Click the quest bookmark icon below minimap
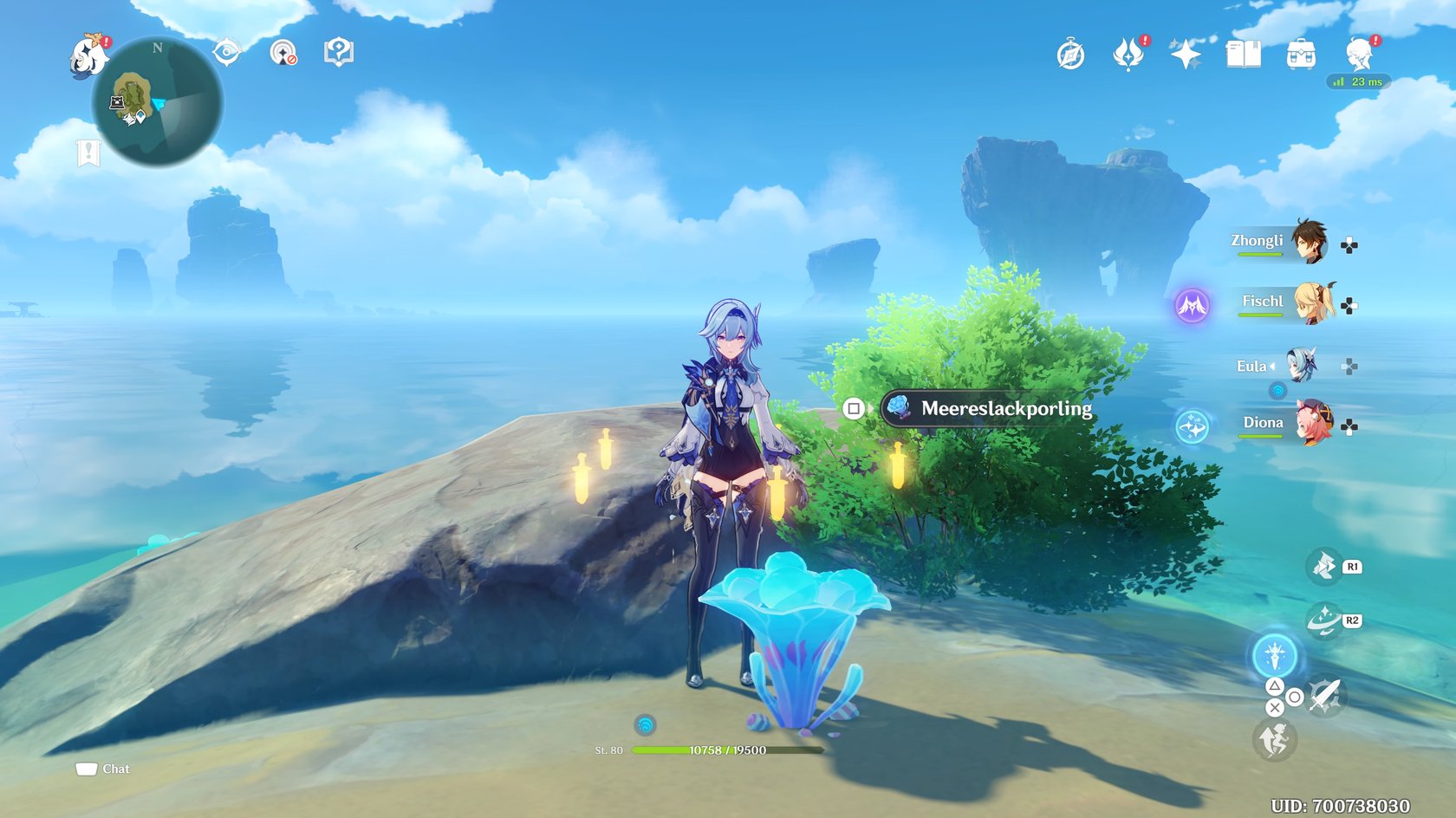1456x818 pixels. [88, 153]
